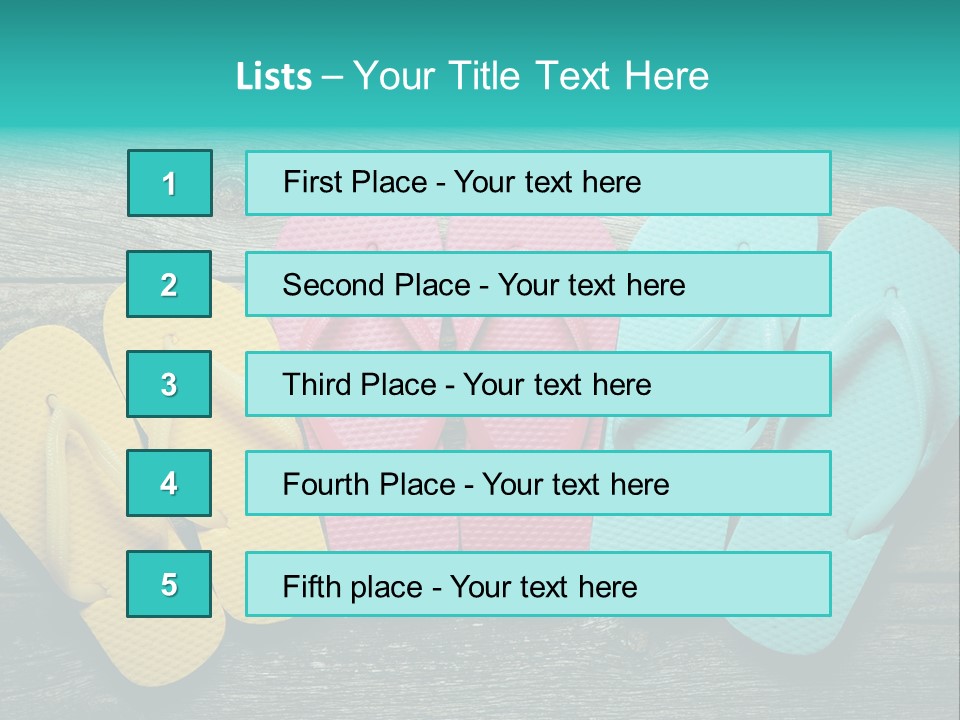Select the number 1 box
Image resolution: width=960 pixels, height=720 pixels.
coord(170,183)
